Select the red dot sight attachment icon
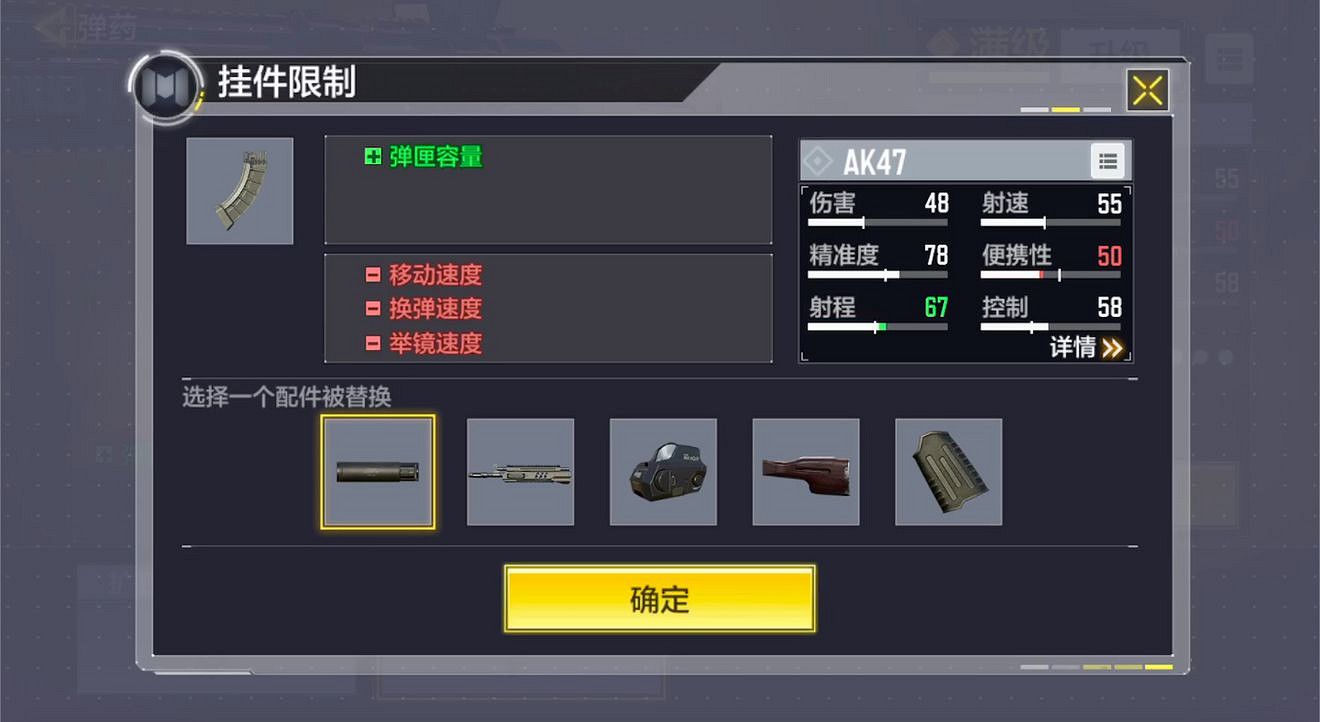The height and width of the screenshot is (722, 1320). [x=663, y=470]
